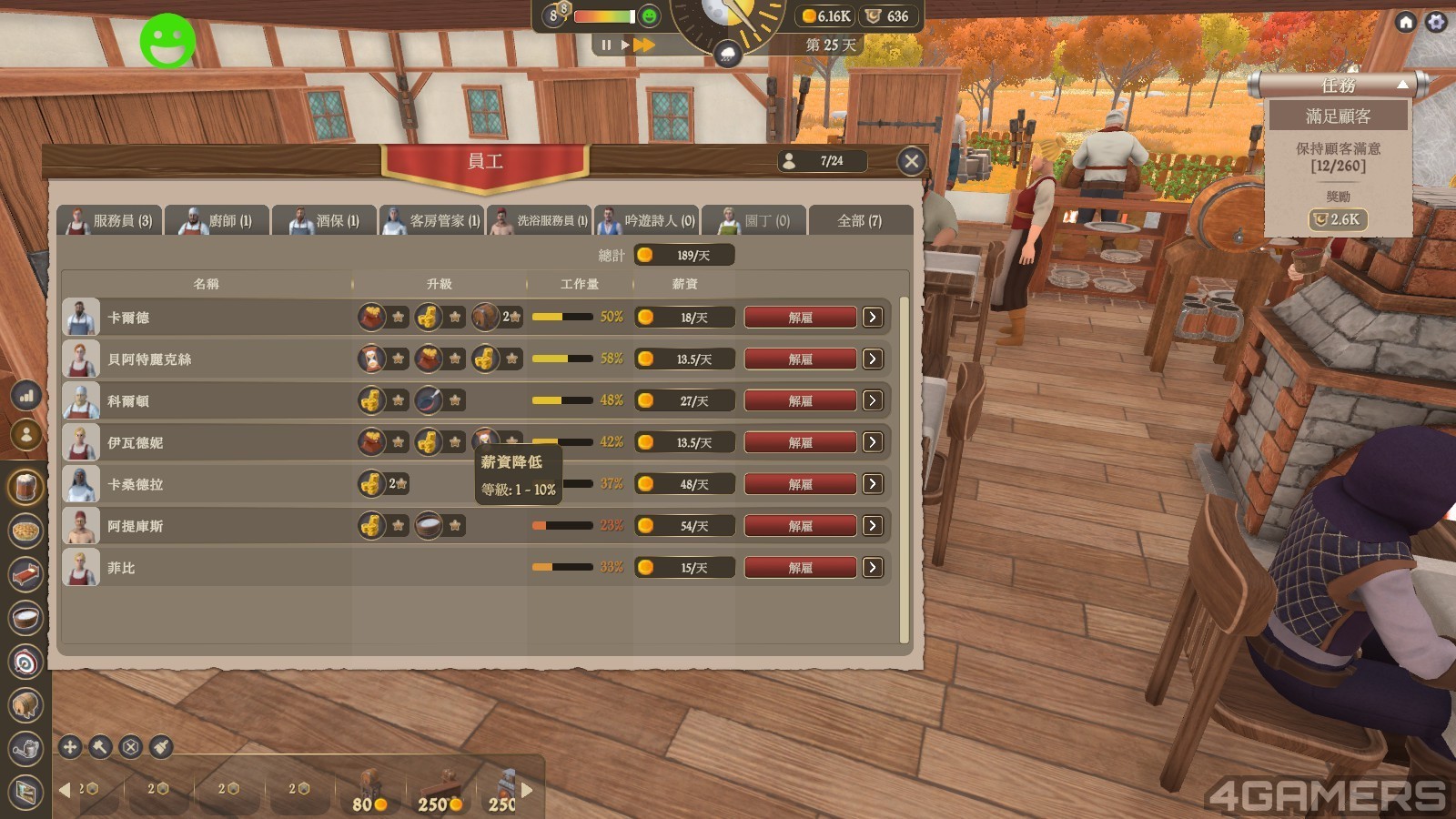Screen dimensions: 1456x819
Task: Open the 廚師 (1) staff tab
Action: click(217, 221)
